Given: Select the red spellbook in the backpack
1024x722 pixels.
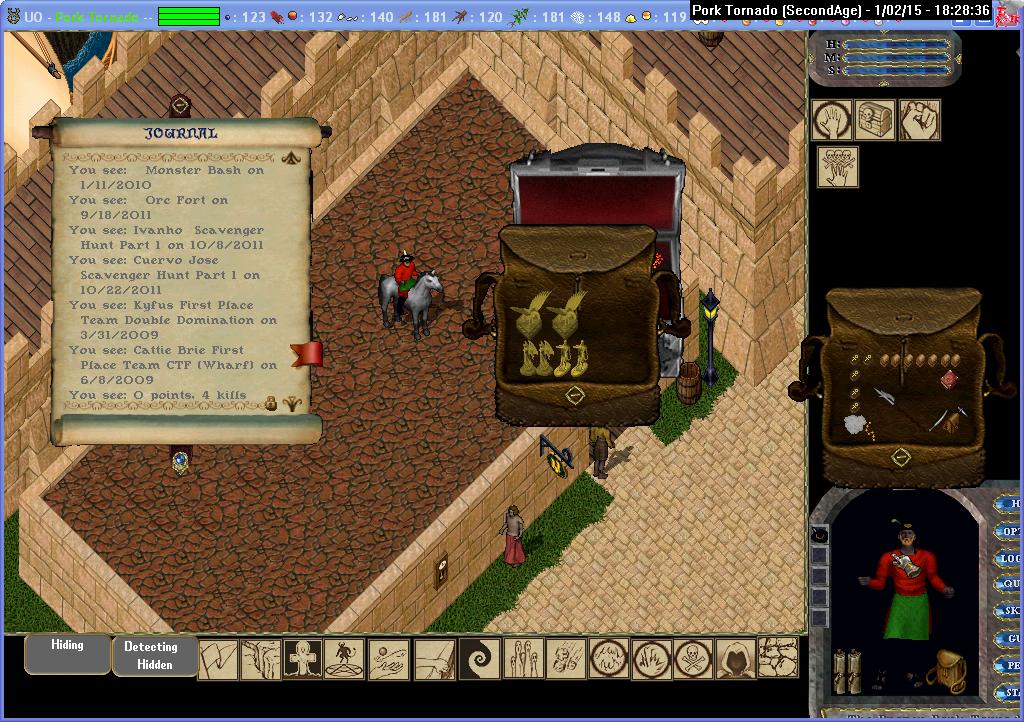Looking at the screenshot, I should coord(950,380).
